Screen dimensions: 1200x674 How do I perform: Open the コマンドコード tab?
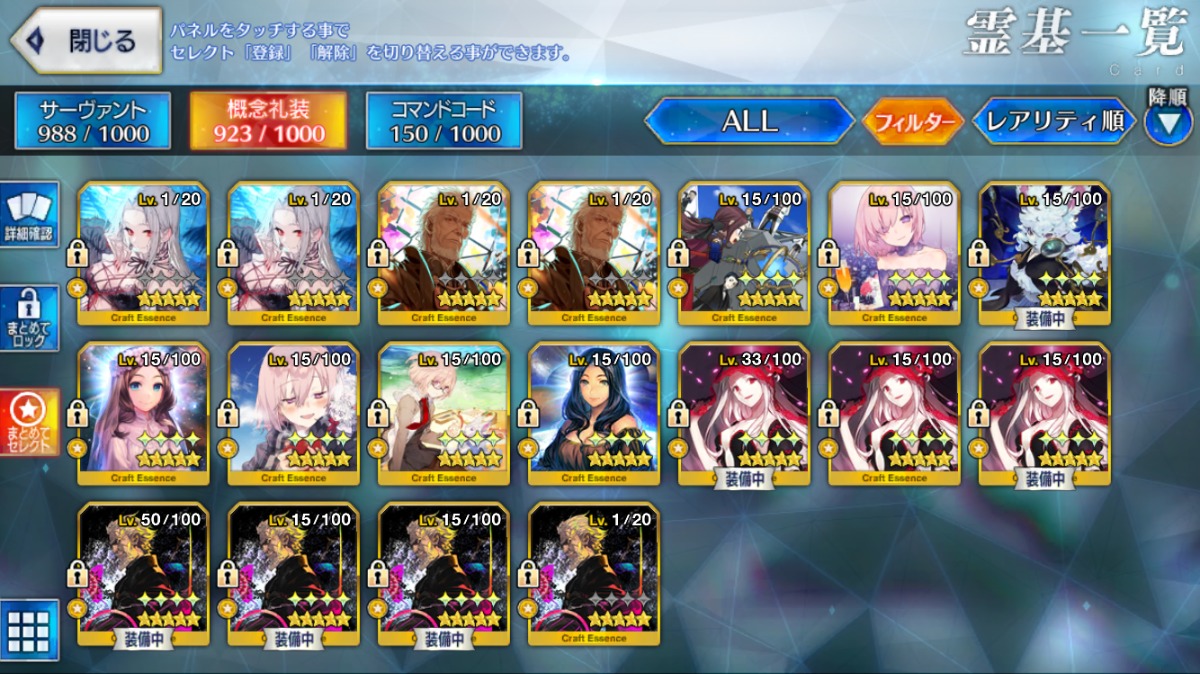[x=444, y=120]
